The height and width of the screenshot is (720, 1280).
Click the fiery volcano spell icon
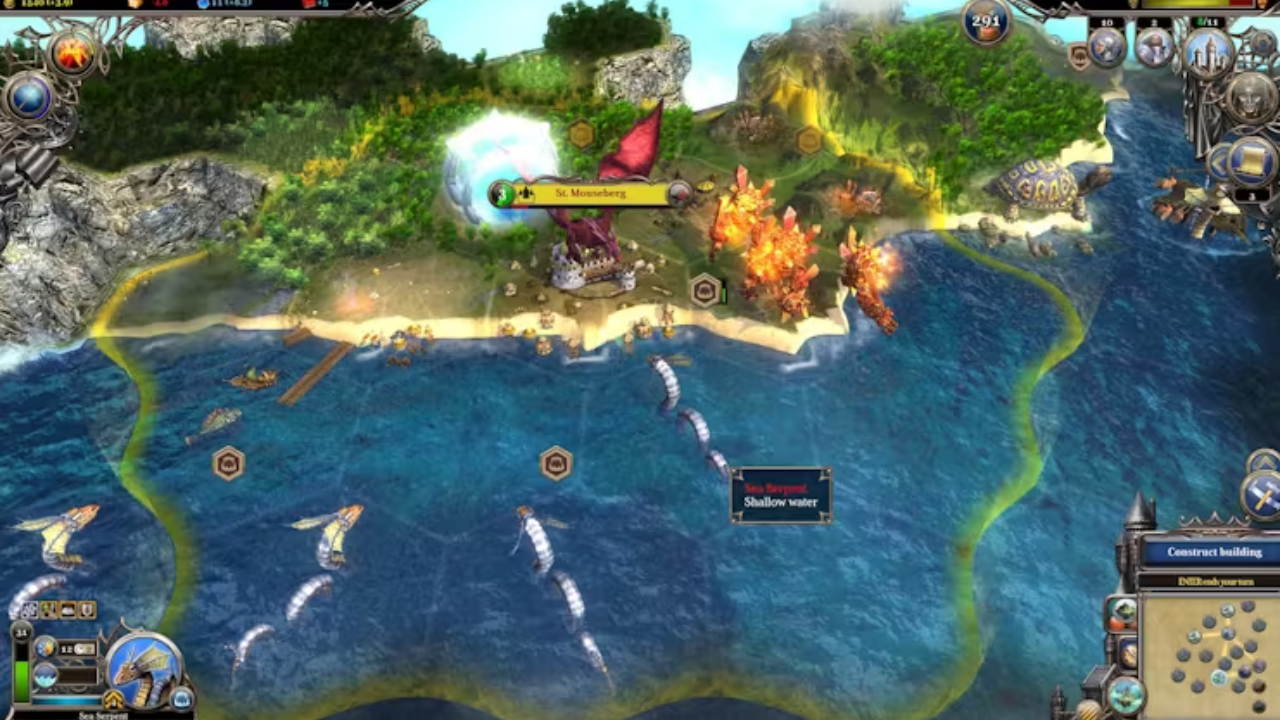[x=73, y=52]
